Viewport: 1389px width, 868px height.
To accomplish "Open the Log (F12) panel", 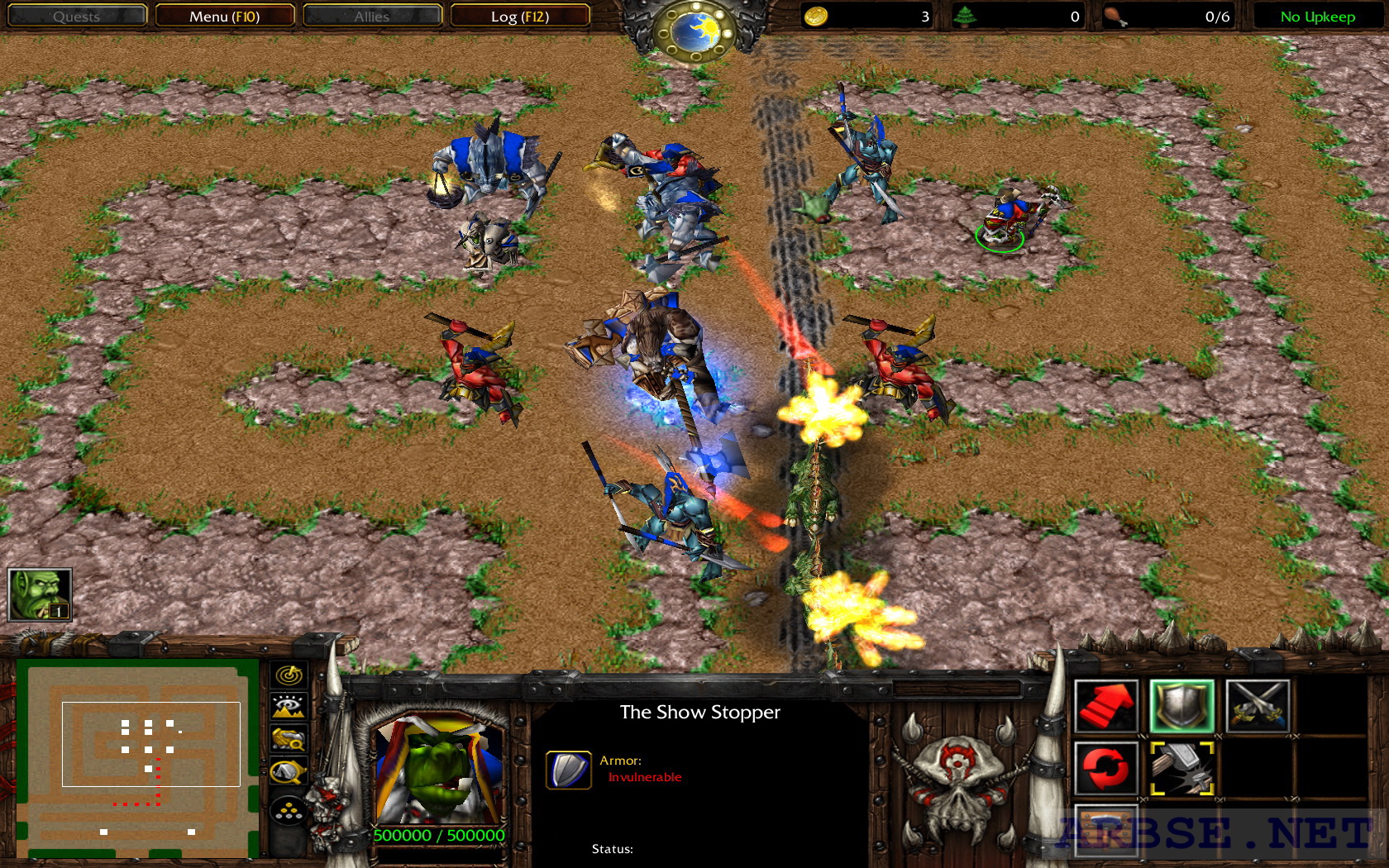I will [519, 17].
